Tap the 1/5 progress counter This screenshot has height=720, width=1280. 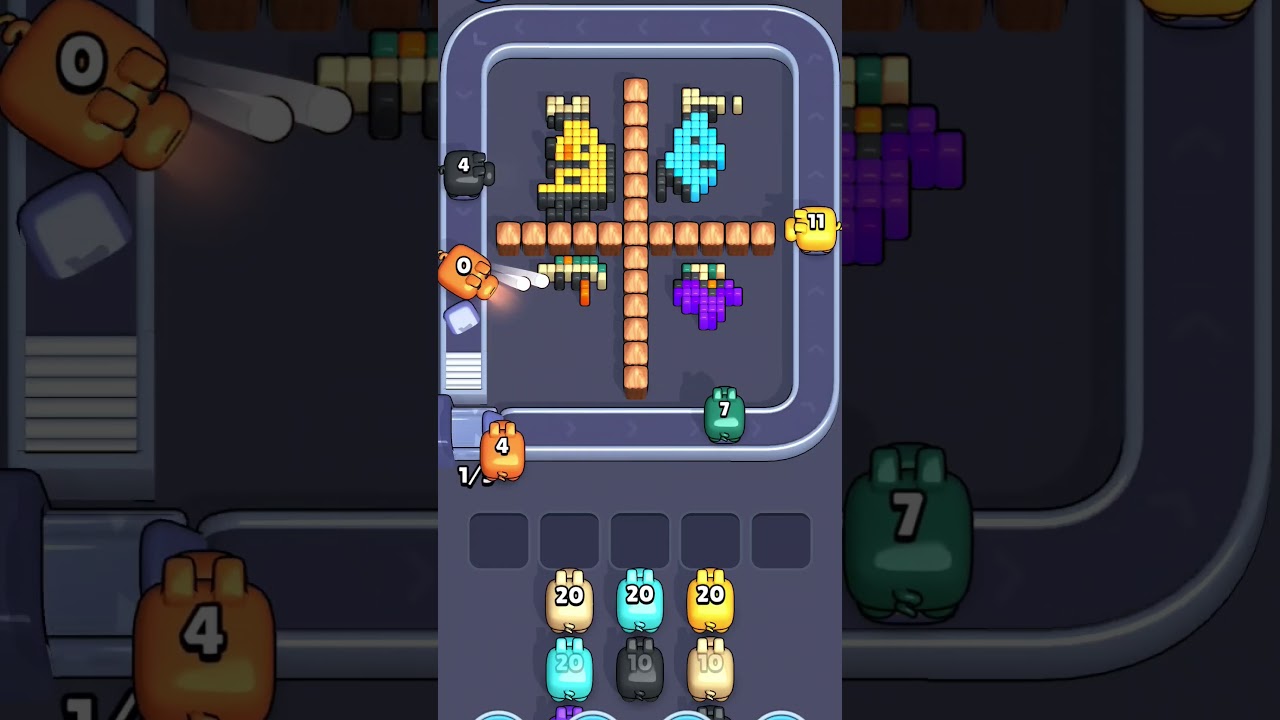470,477
